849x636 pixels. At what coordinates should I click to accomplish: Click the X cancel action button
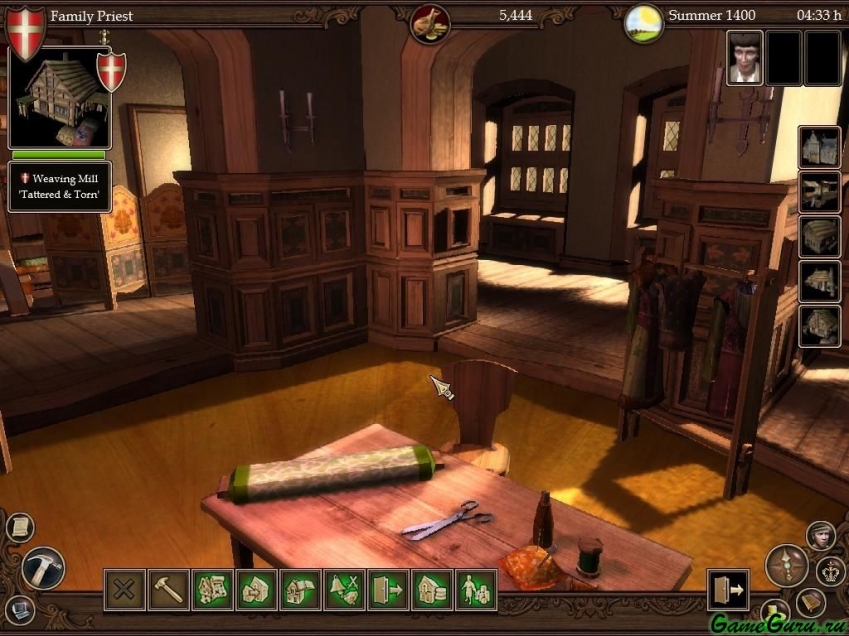[124, 590]
